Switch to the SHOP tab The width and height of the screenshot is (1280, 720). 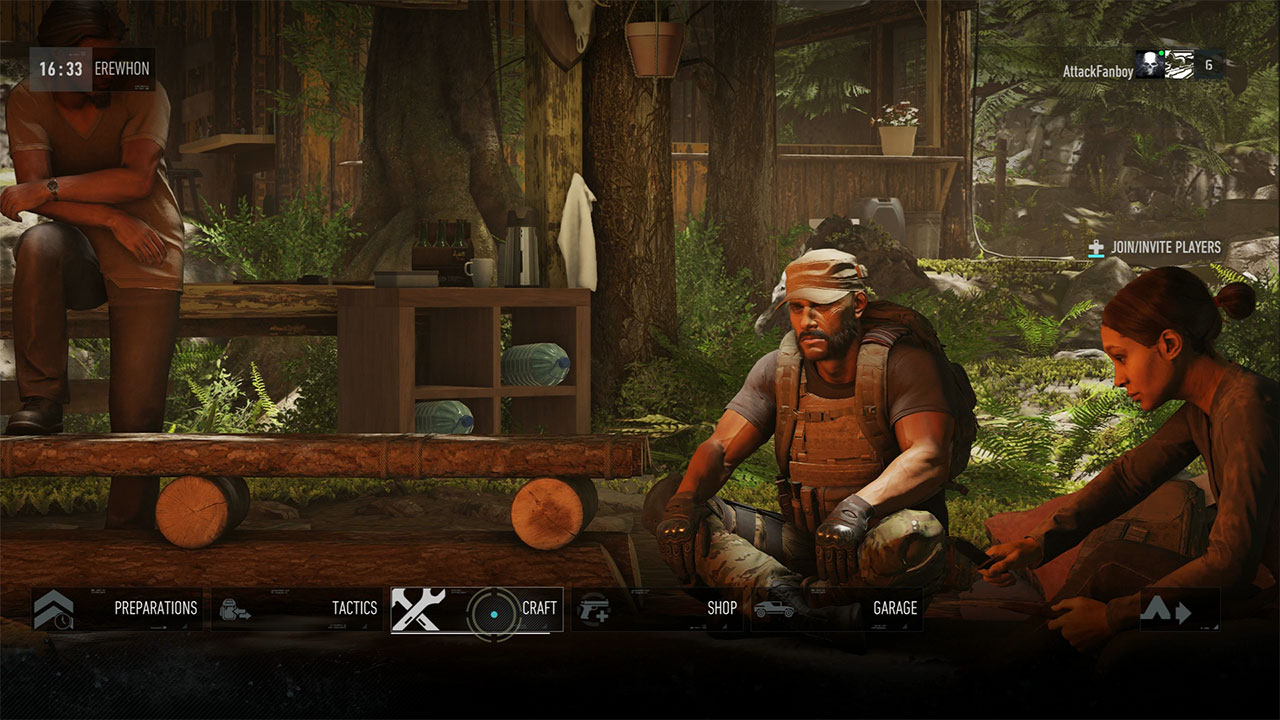tap(720, 608)
